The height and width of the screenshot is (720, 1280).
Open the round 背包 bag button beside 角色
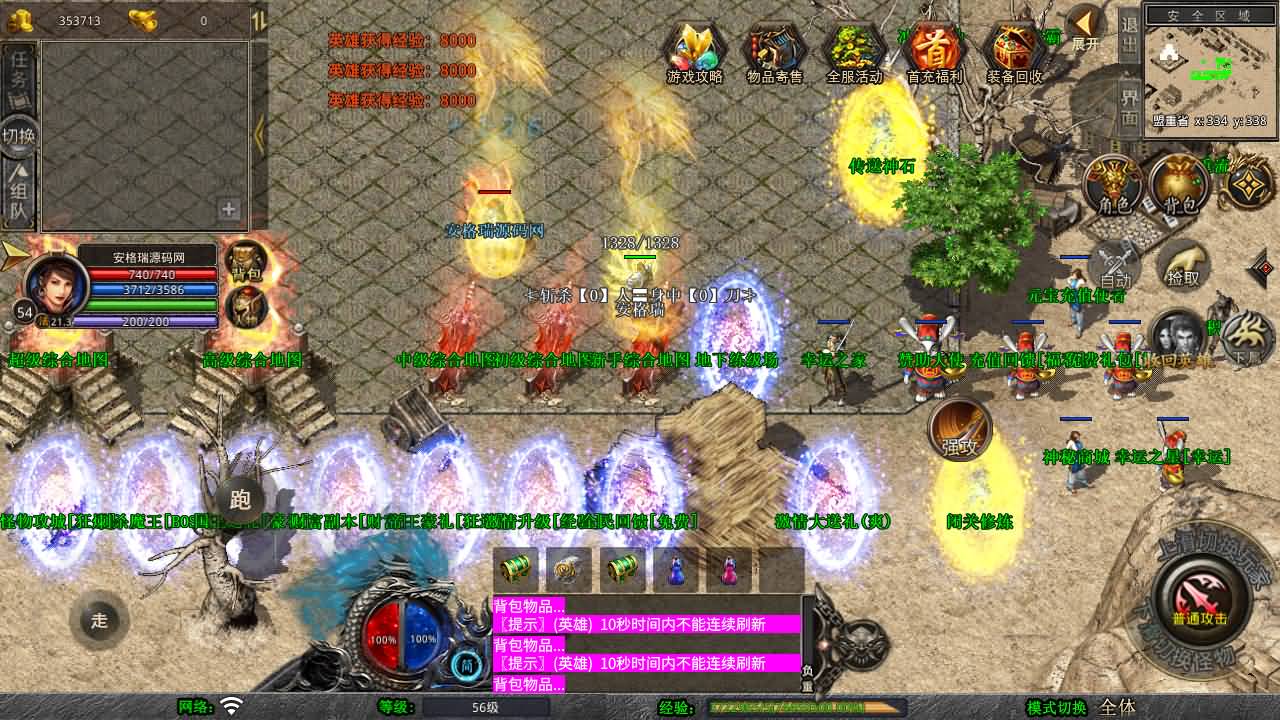point(1180,187)
